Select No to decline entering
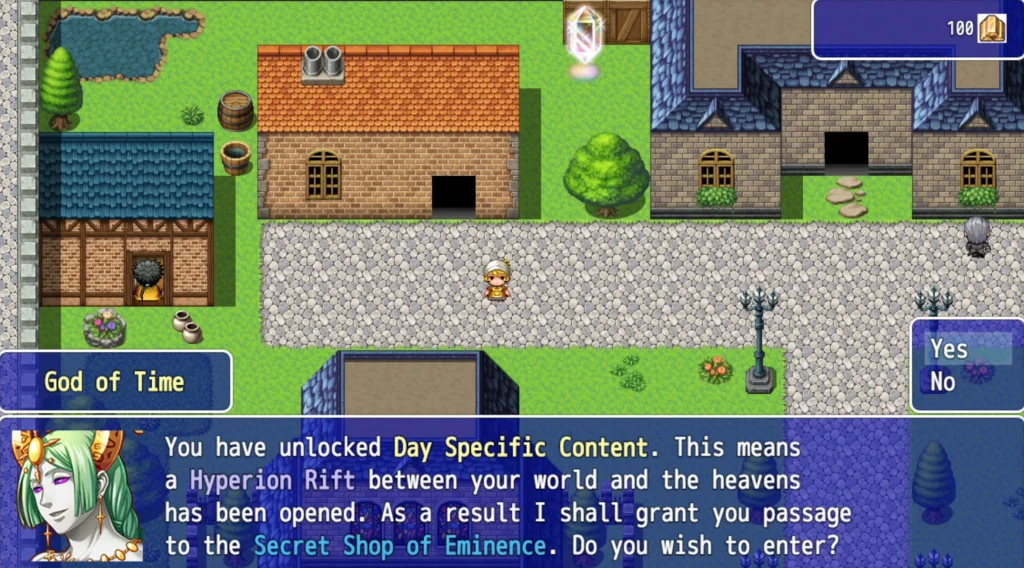This screenshot has height=568, width=1024. click(943, 381)
